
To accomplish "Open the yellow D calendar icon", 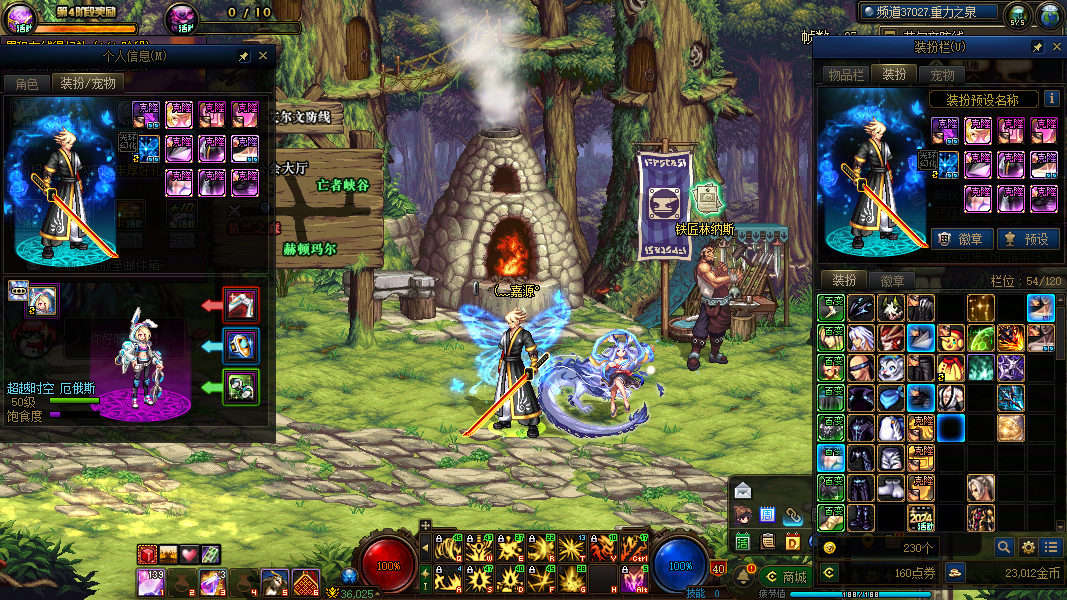I will coord(792,542).
